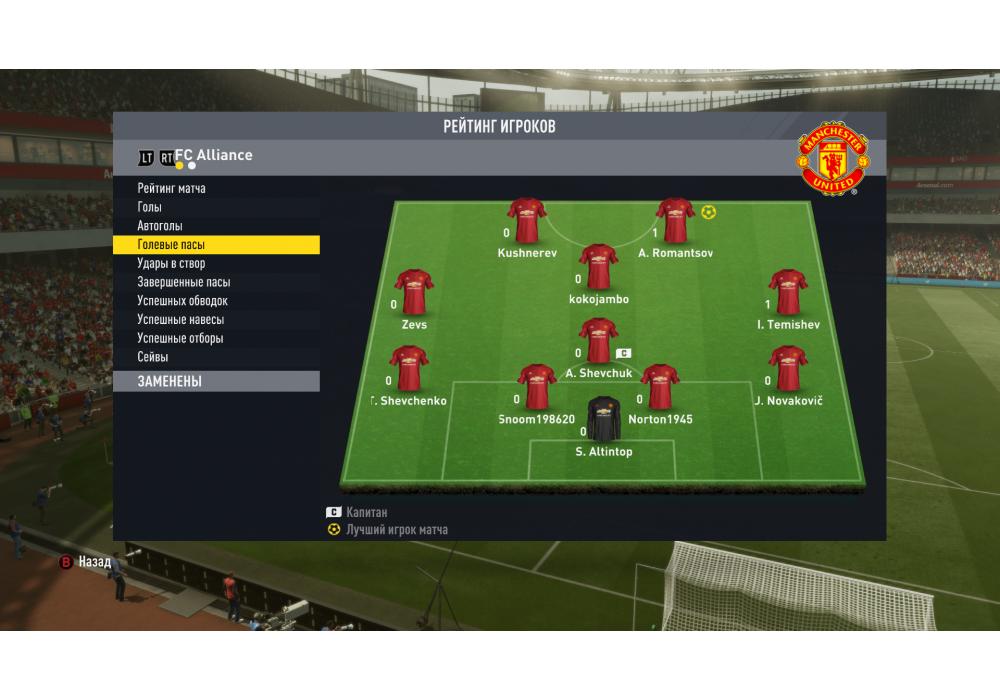The height and width of the screenshot is (700, 1000).
Task: Select the Успешные навесы entry
Action: click(x=181, y=320)
